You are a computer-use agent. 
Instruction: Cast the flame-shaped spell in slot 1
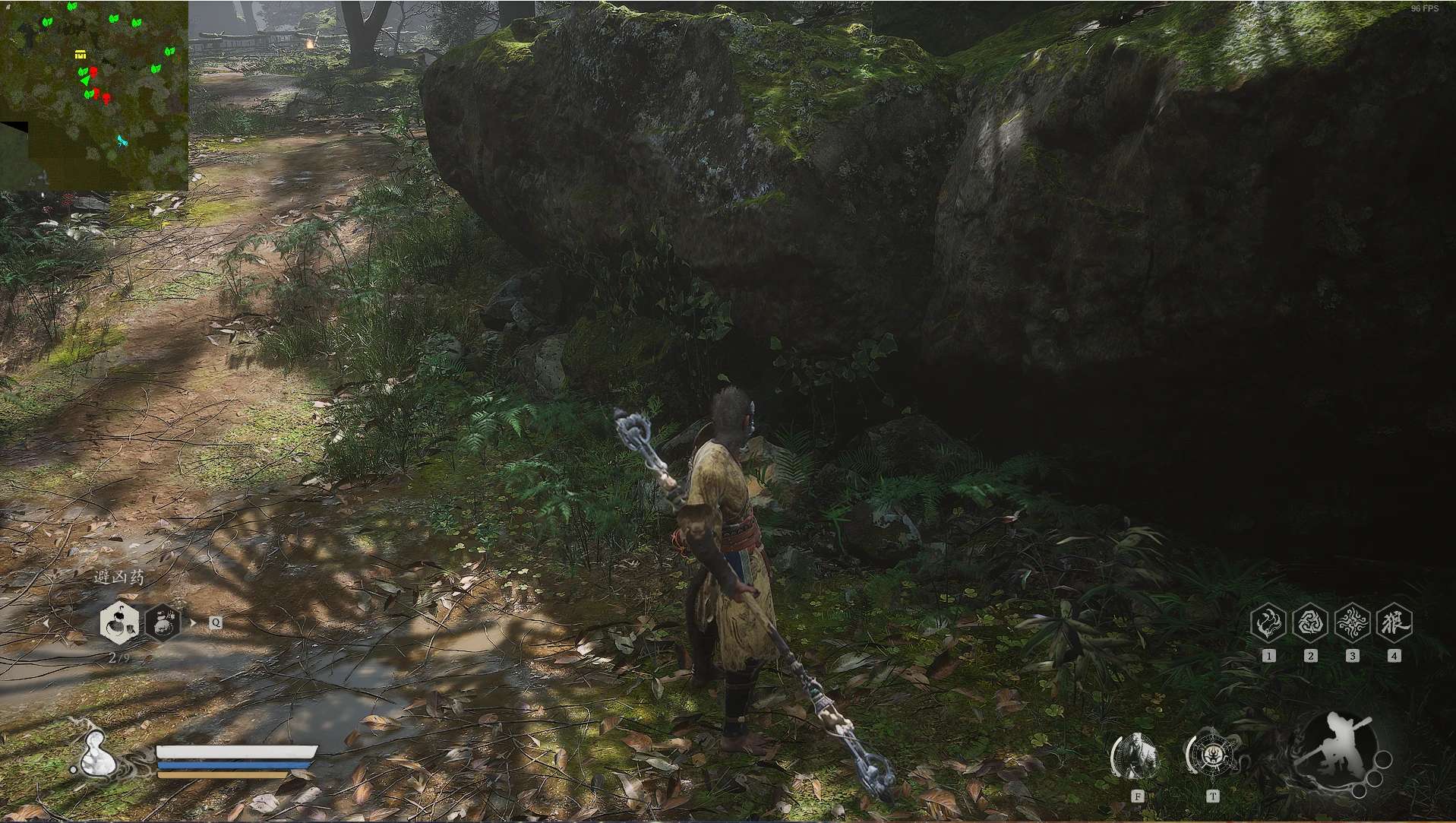point(1268,623)
